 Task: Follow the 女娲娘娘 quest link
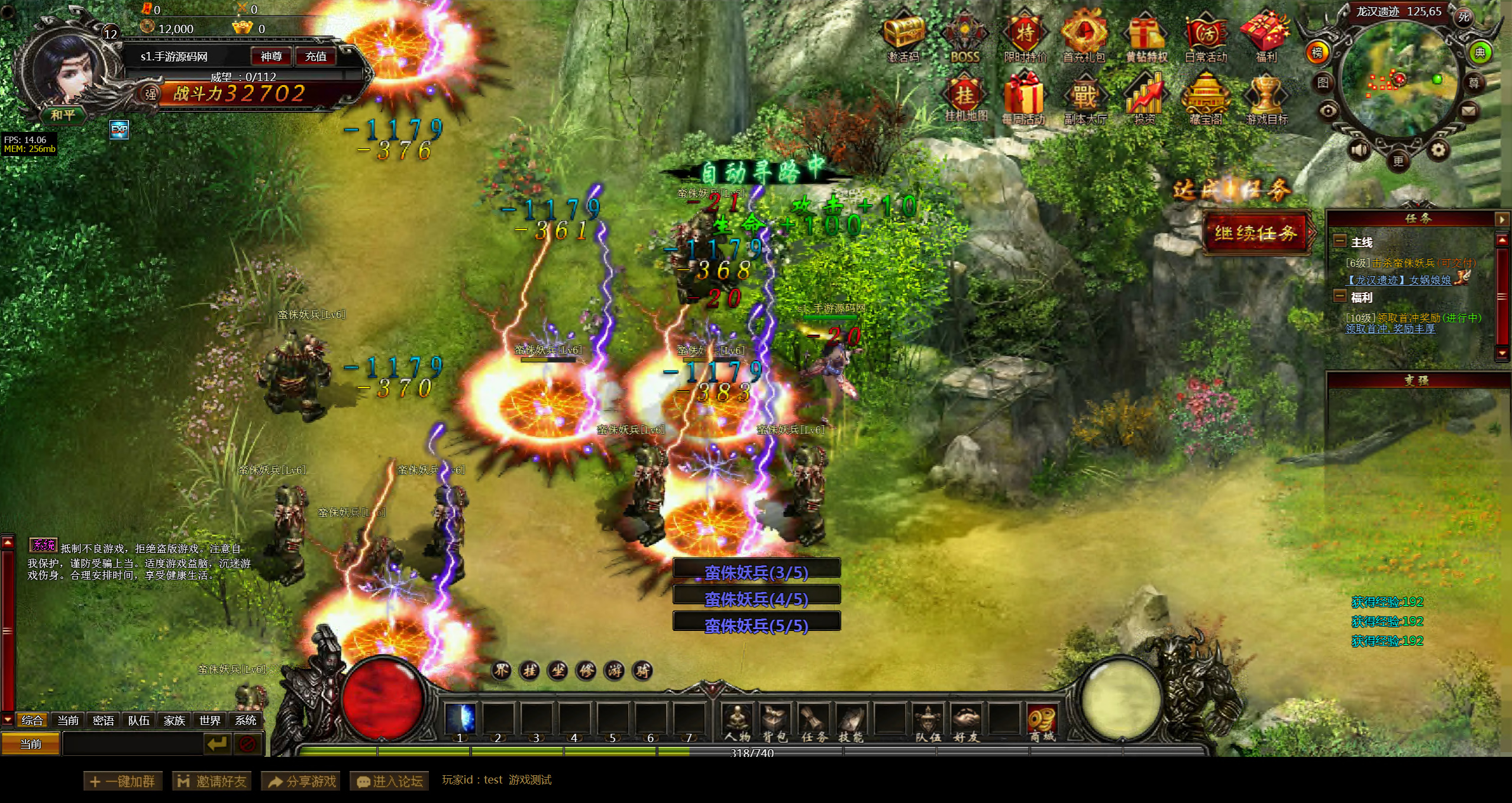coord(1429,280)
